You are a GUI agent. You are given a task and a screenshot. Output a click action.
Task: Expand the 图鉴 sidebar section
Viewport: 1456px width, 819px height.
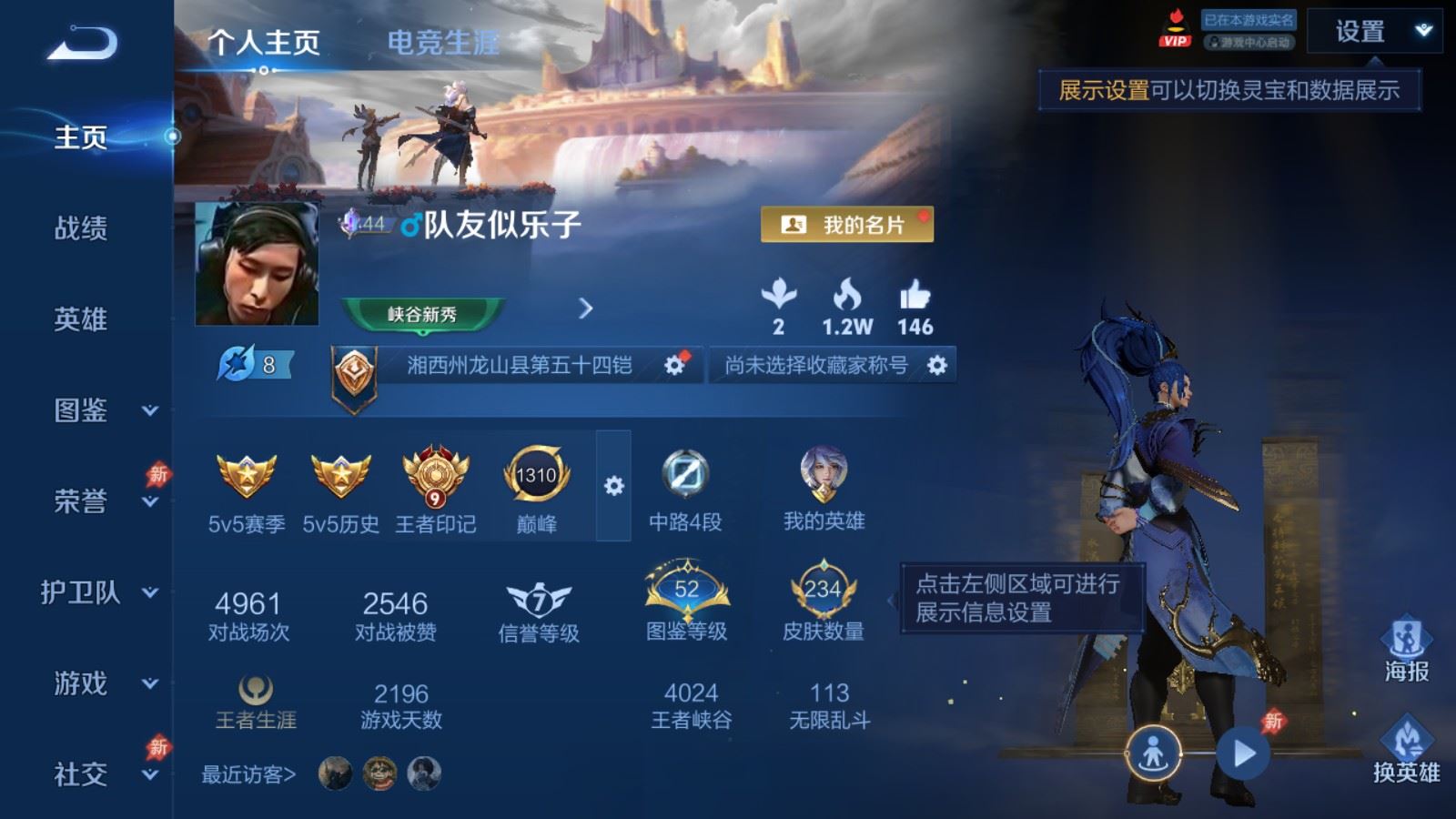click(x=150, y=410)
